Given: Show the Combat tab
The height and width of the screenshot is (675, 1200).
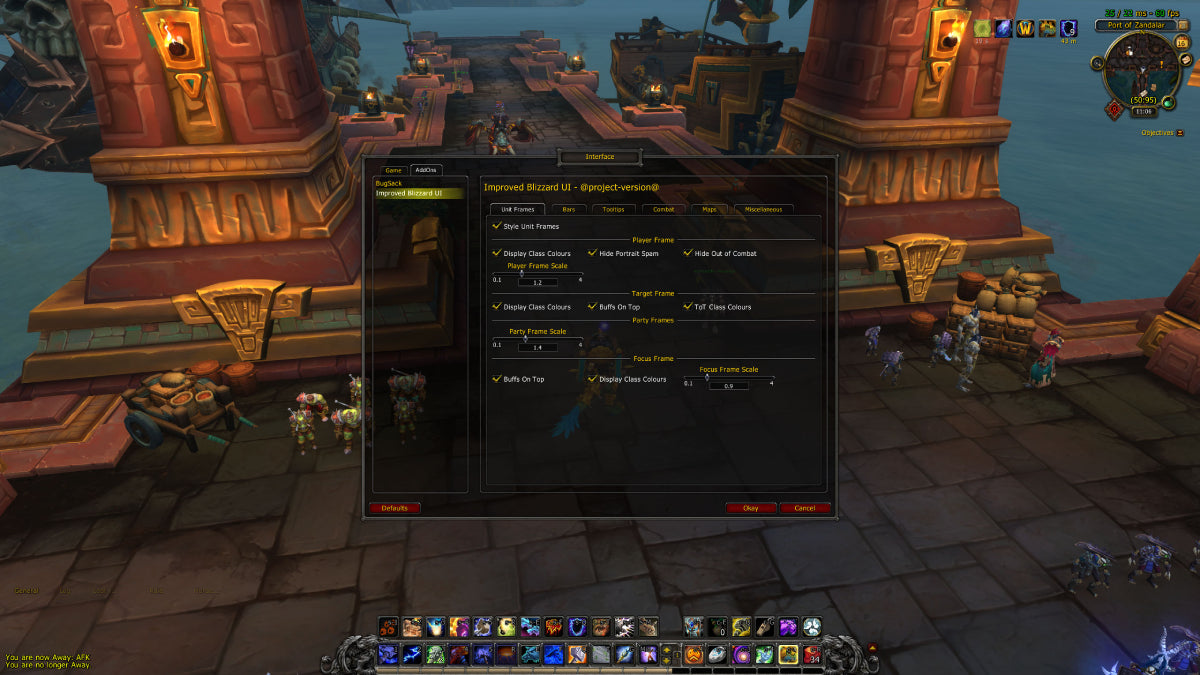Looking at the screenshot, I should (x=664, y=209).
